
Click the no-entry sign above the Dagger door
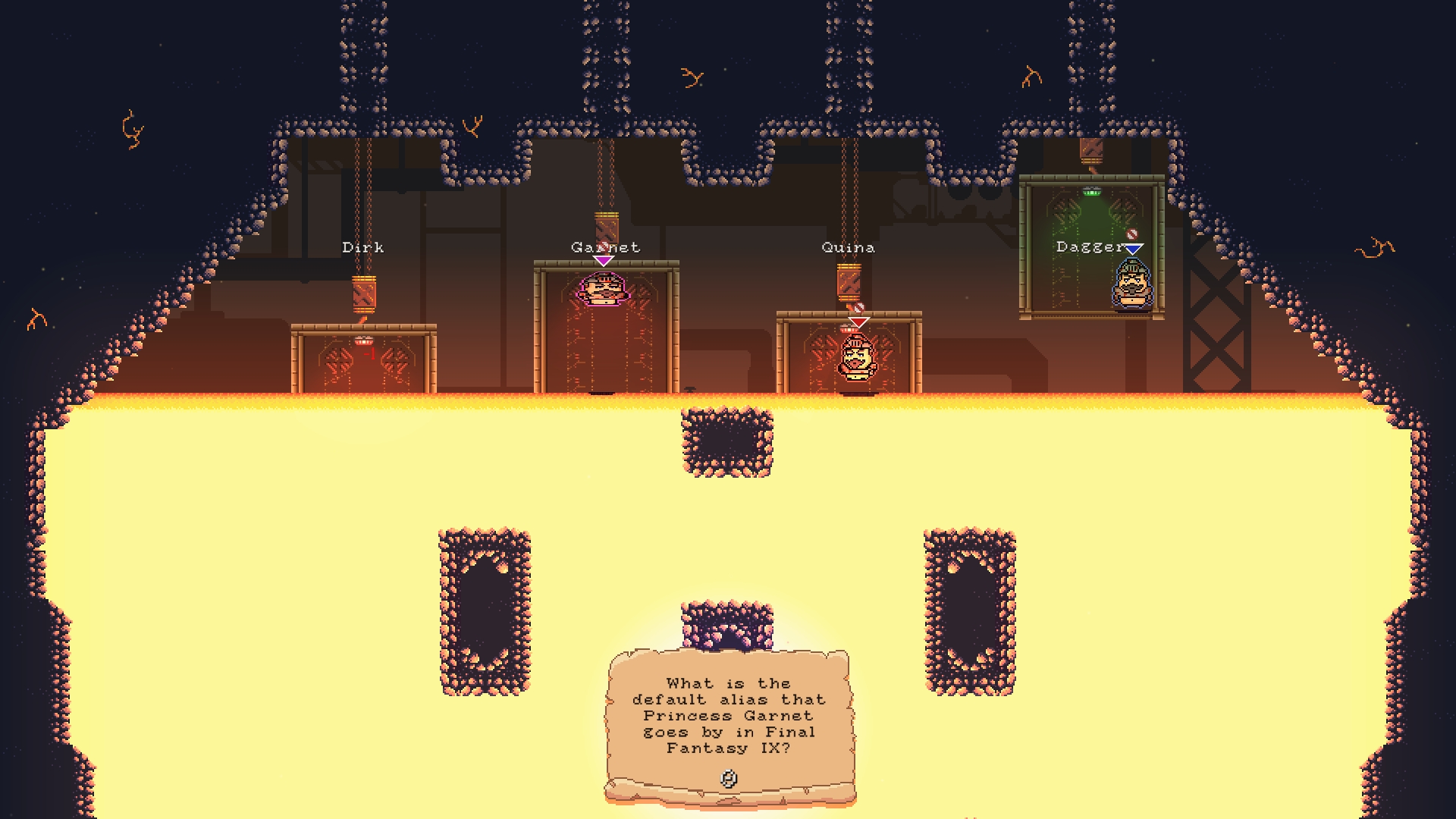[x=1132, y=234]
